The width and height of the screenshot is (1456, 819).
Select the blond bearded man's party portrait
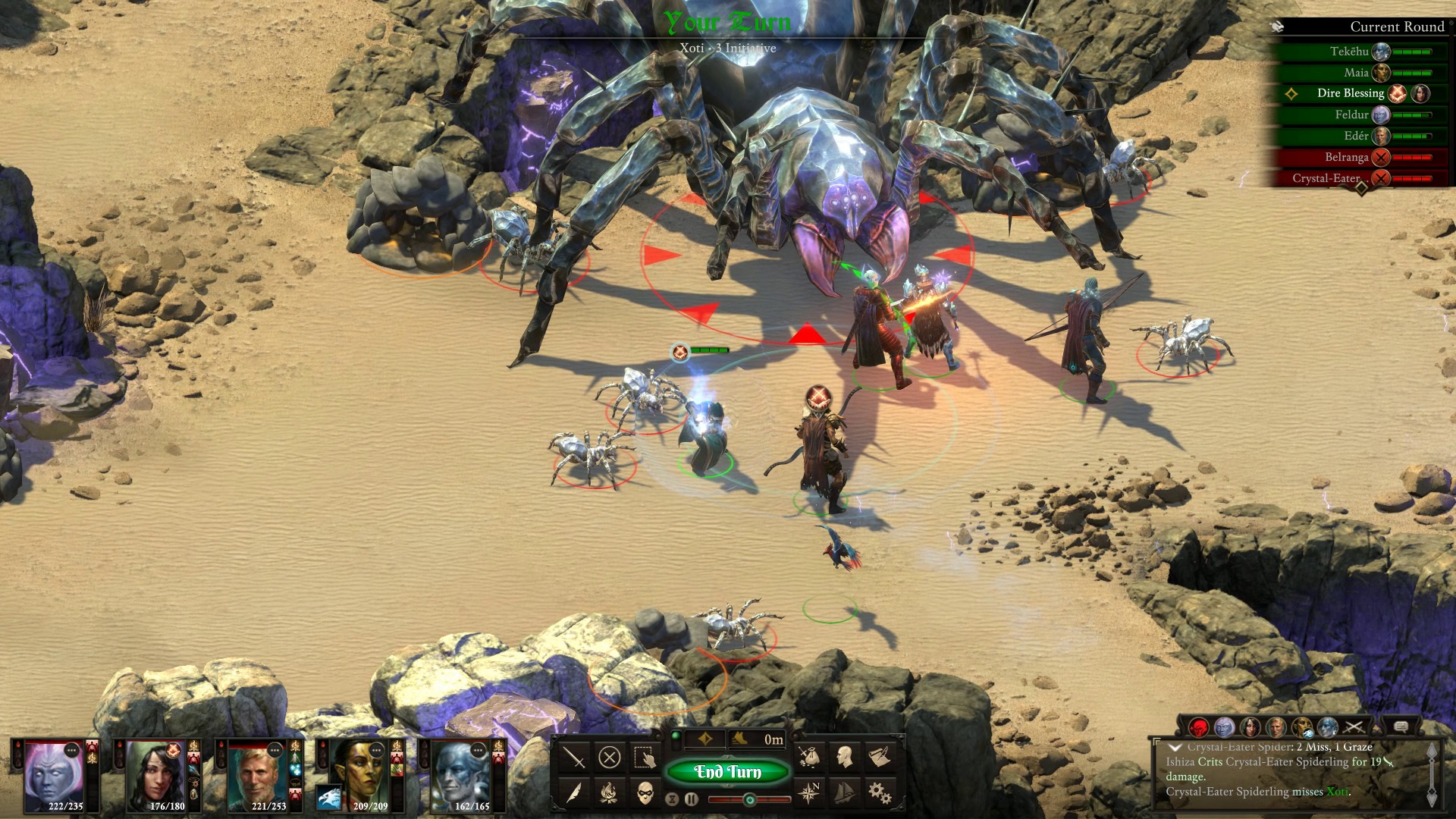coord(256,775)
